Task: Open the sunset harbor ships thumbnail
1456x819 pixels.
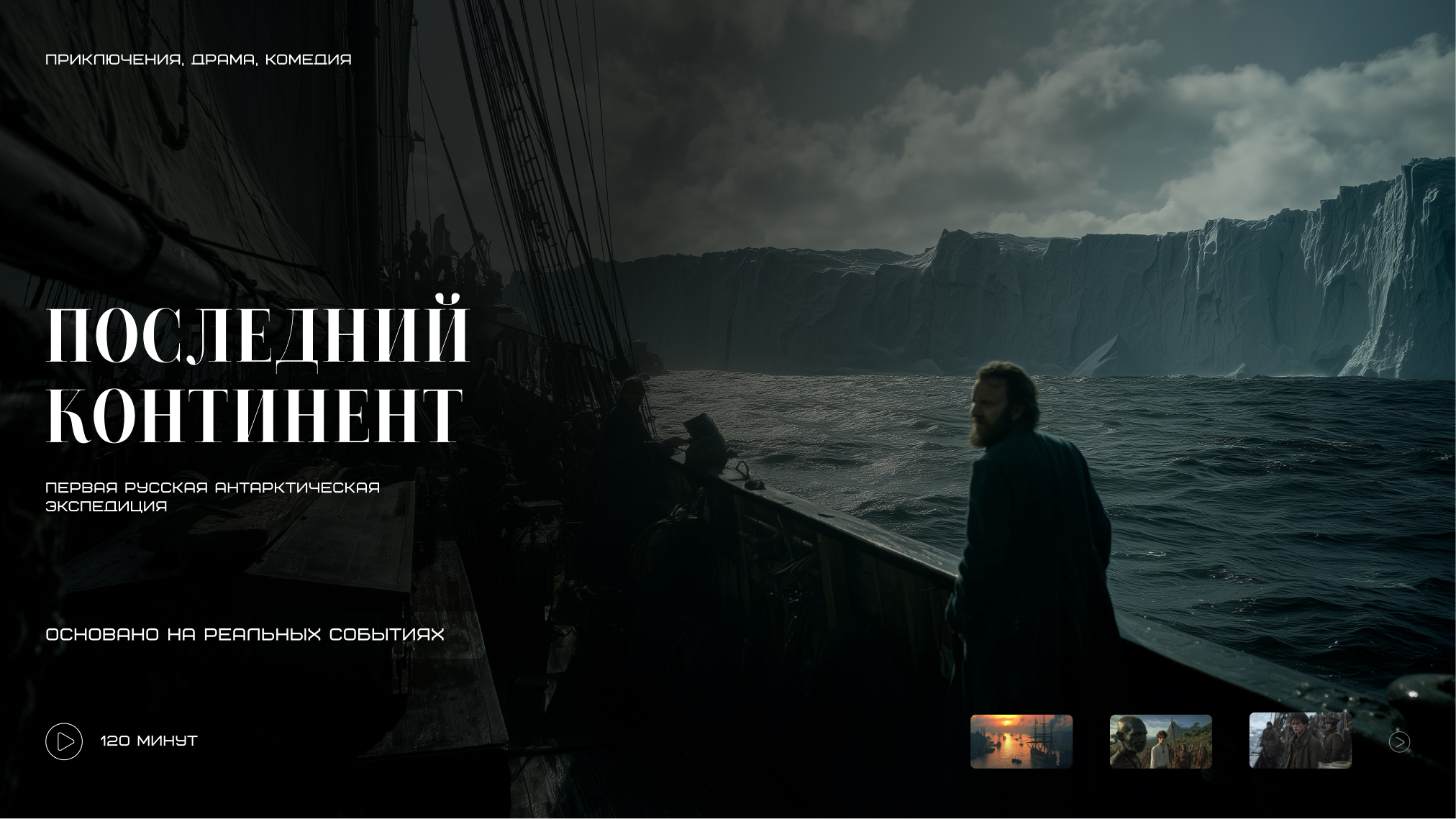Action: pos(1021,741)
